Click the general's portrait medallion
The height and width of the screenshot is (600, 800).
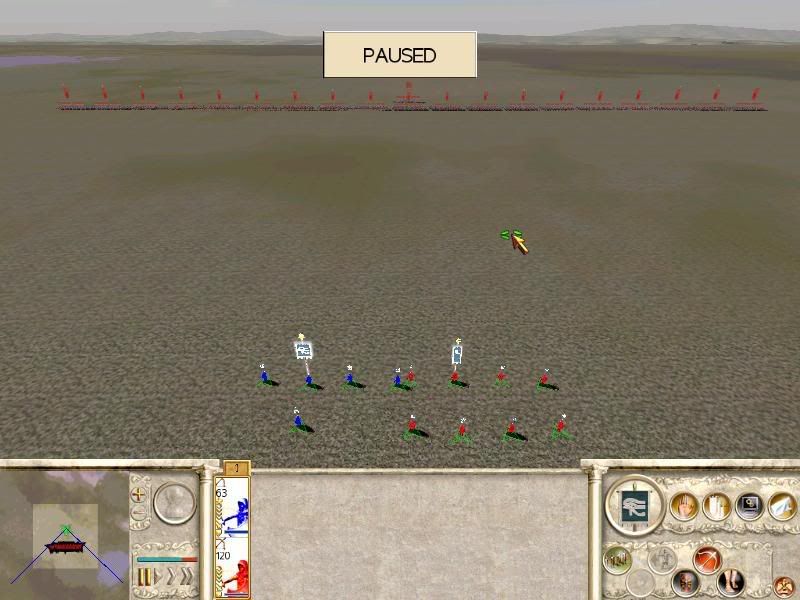[175, 503]
